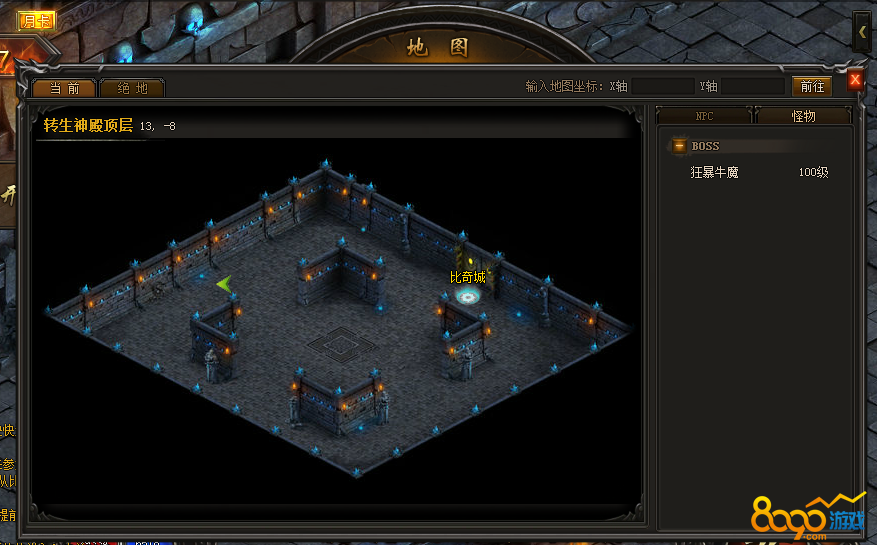
Task: Open the 月卡 monthly card button
Action: [37, 20]
